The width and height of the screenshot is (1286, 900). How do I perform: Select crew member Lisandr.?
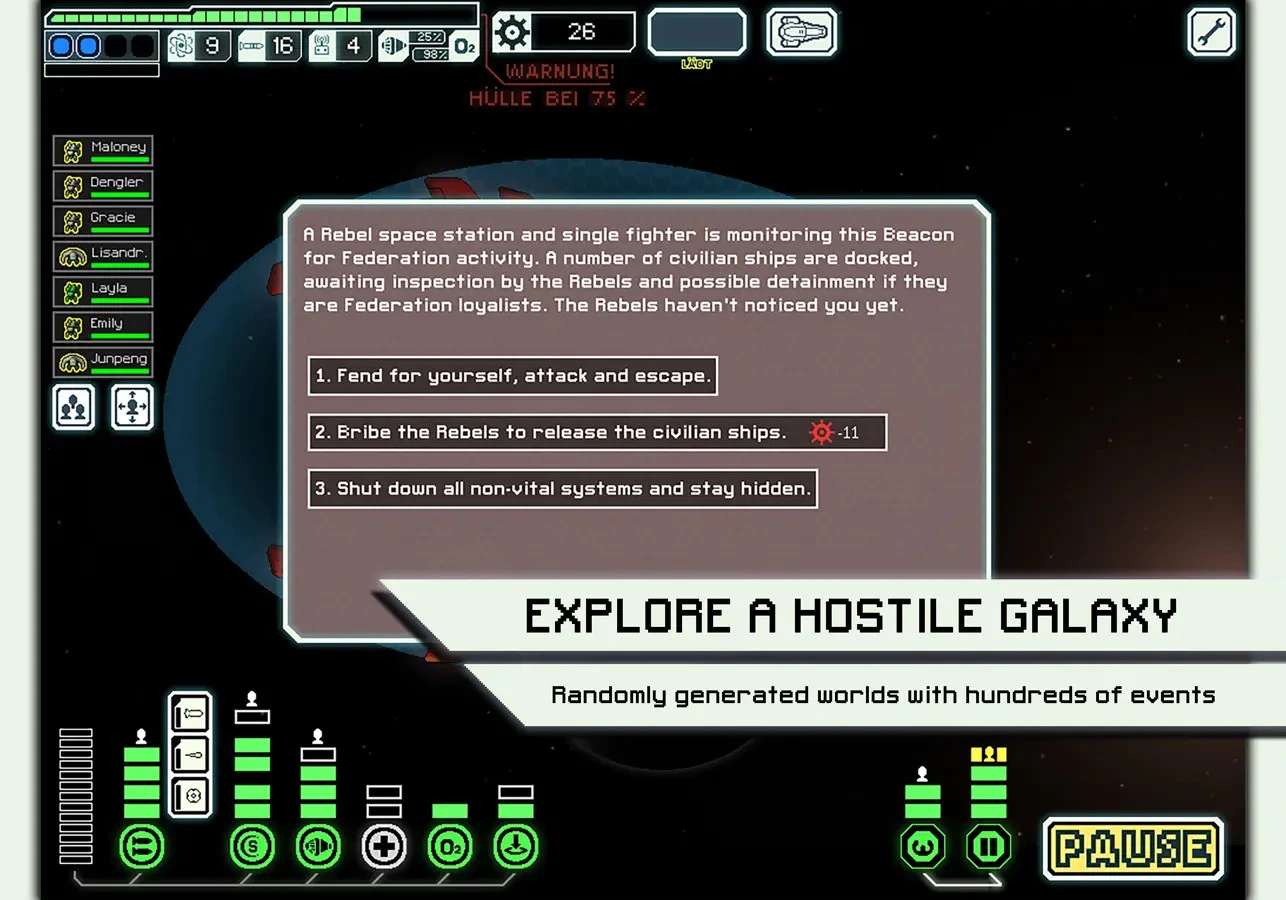pos(103,257)
